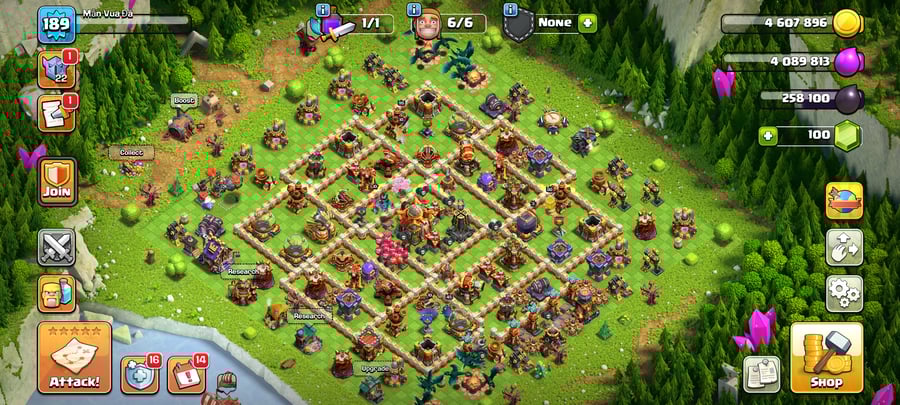This screenshot has width=900, height=405.
Task: Open the notification icon with red badge
Action: 56,113
